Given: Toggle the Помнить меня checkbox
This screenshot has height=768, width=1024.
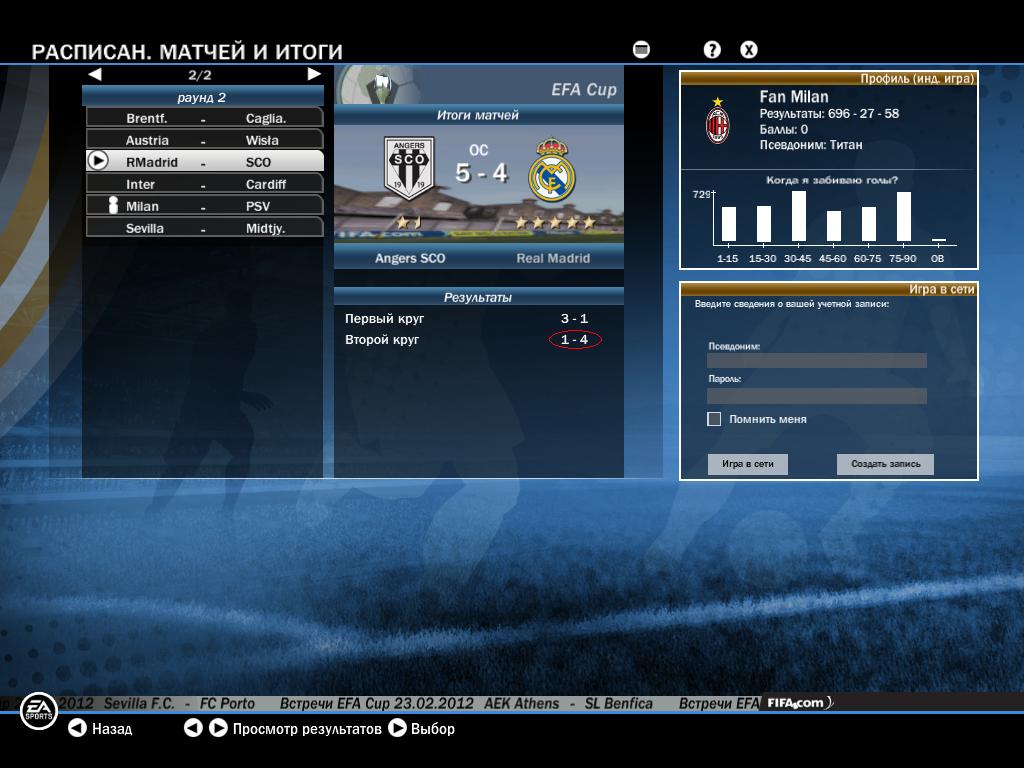Looking at the screenshot, I should coord(714,419).
